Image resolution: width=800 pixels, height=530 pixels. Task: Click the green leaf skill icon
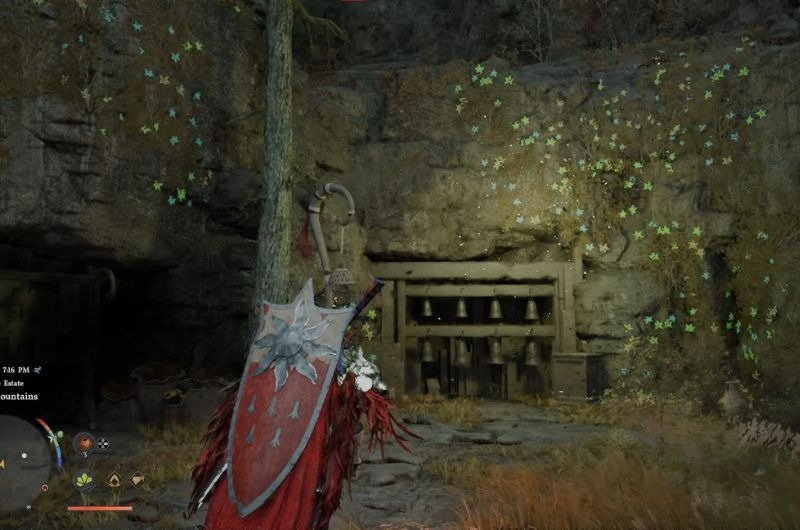84,480
